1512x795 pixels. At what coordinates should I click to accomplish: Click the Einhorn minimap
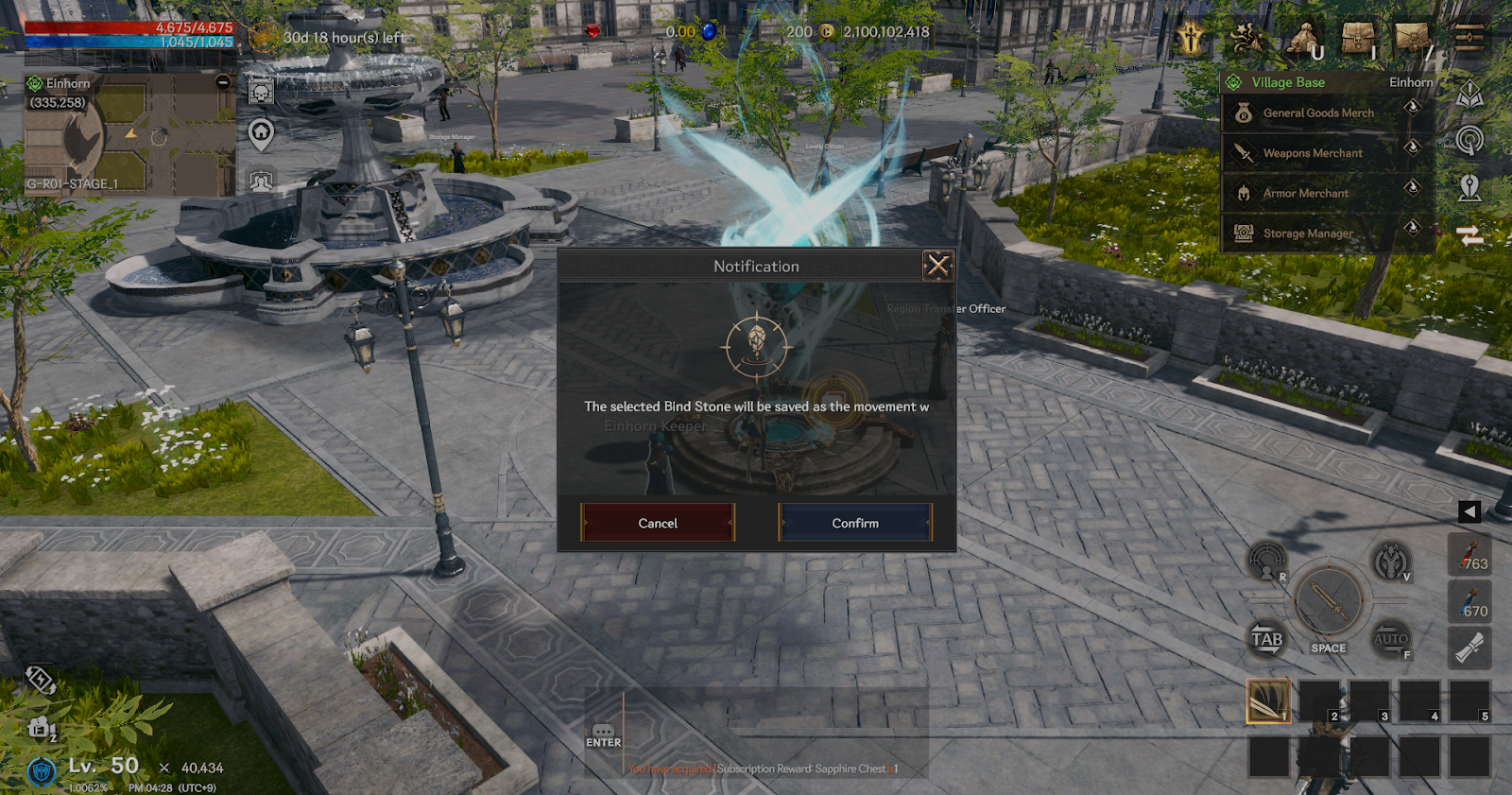click(x=129, y=137)
